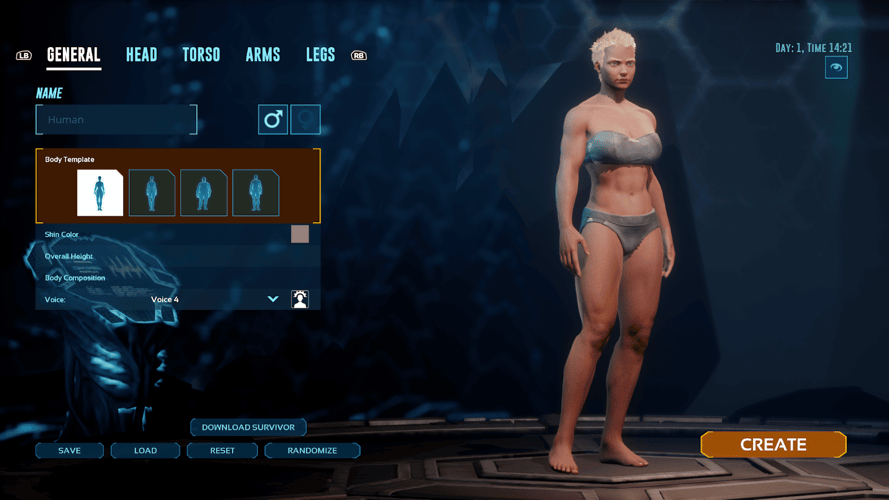Click the character name input field
This screenshot has height=500, width=889.
(116, 120)
